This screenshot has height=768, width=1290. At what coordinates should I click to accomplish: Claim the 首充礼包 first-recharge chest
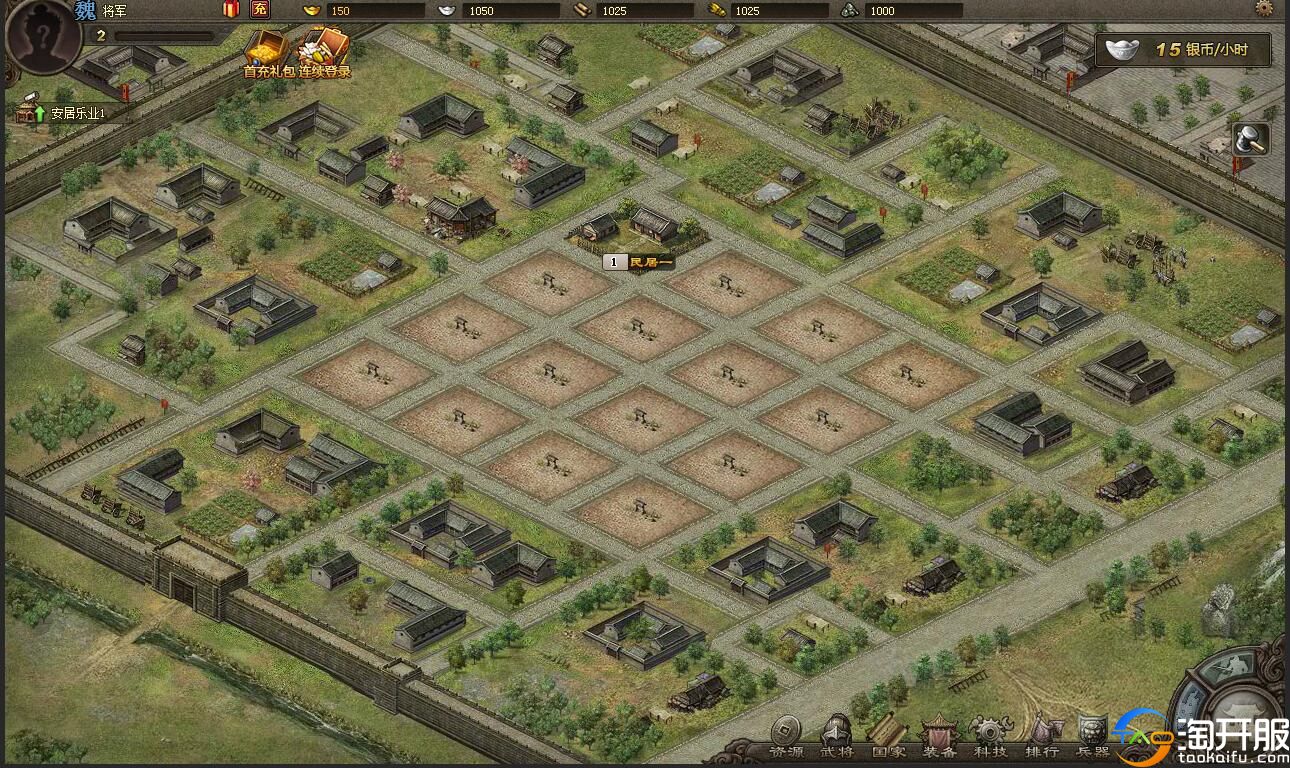point(264,51)
